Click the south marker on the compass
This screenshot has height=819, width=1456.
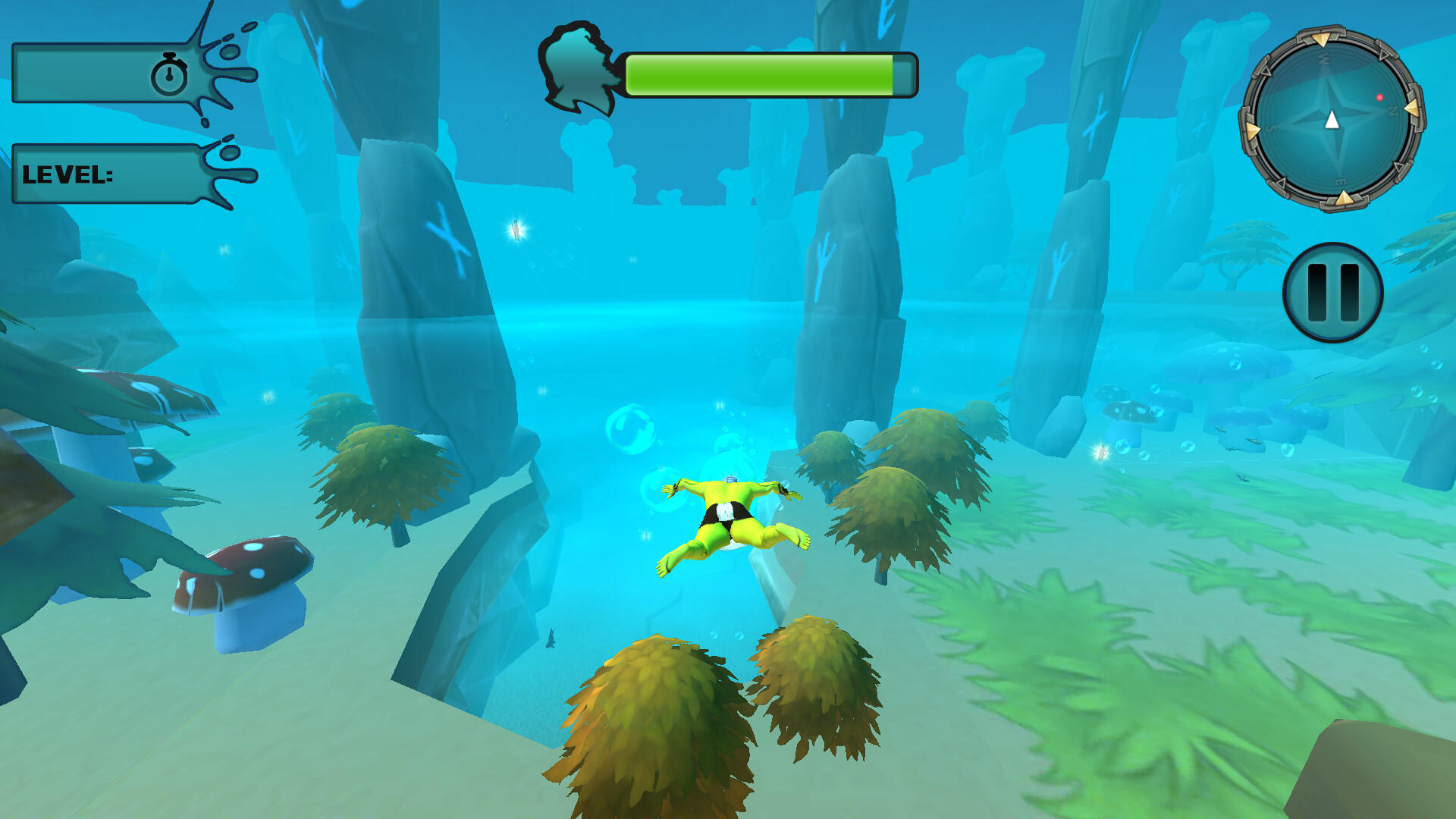point(1269,126)
